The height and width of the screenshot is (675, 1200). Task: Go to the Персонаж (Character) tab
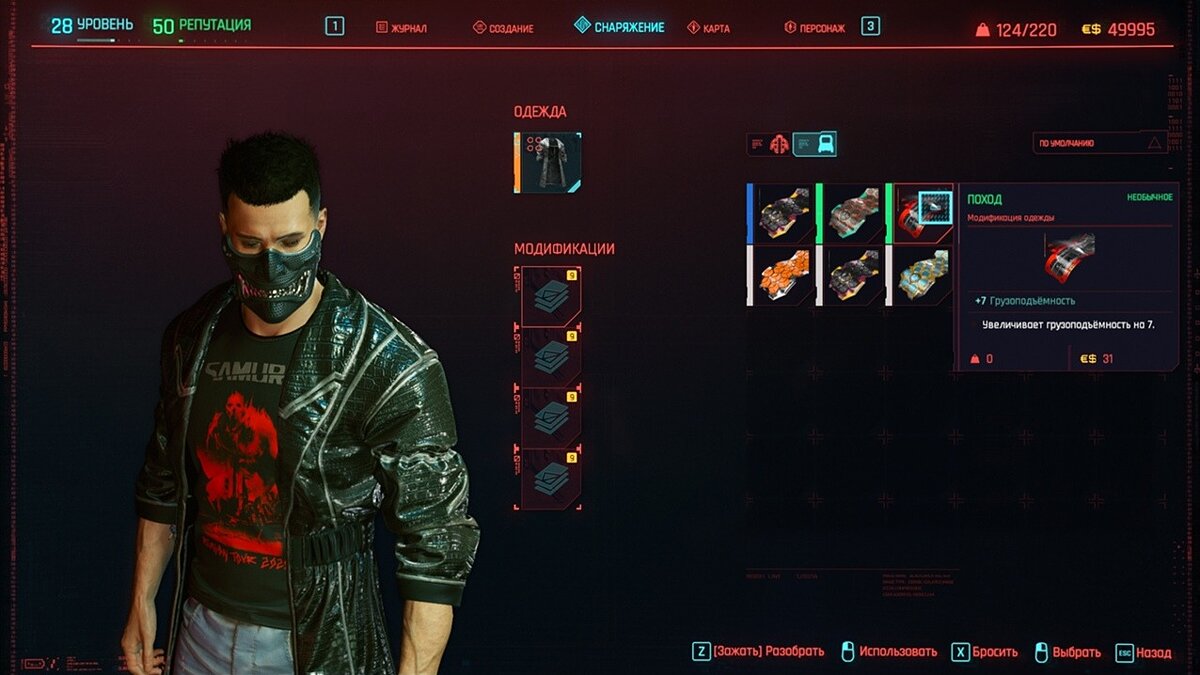point(815,28)
